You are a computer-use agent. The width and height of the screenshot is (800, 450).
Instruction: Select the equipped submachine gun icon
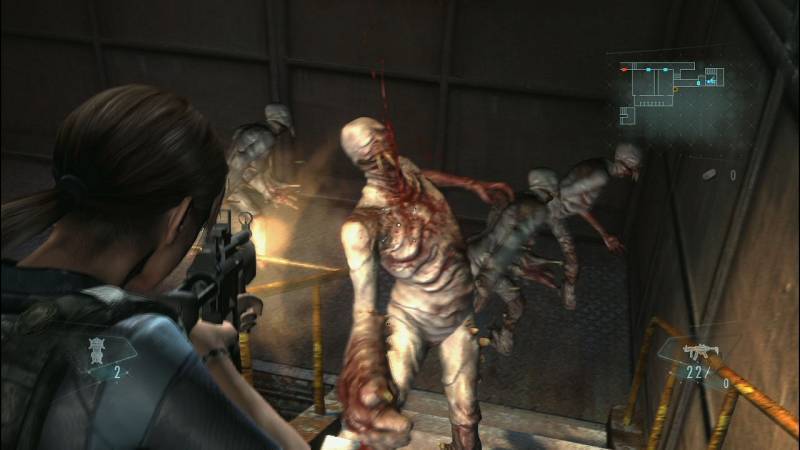tap(697, 352)
